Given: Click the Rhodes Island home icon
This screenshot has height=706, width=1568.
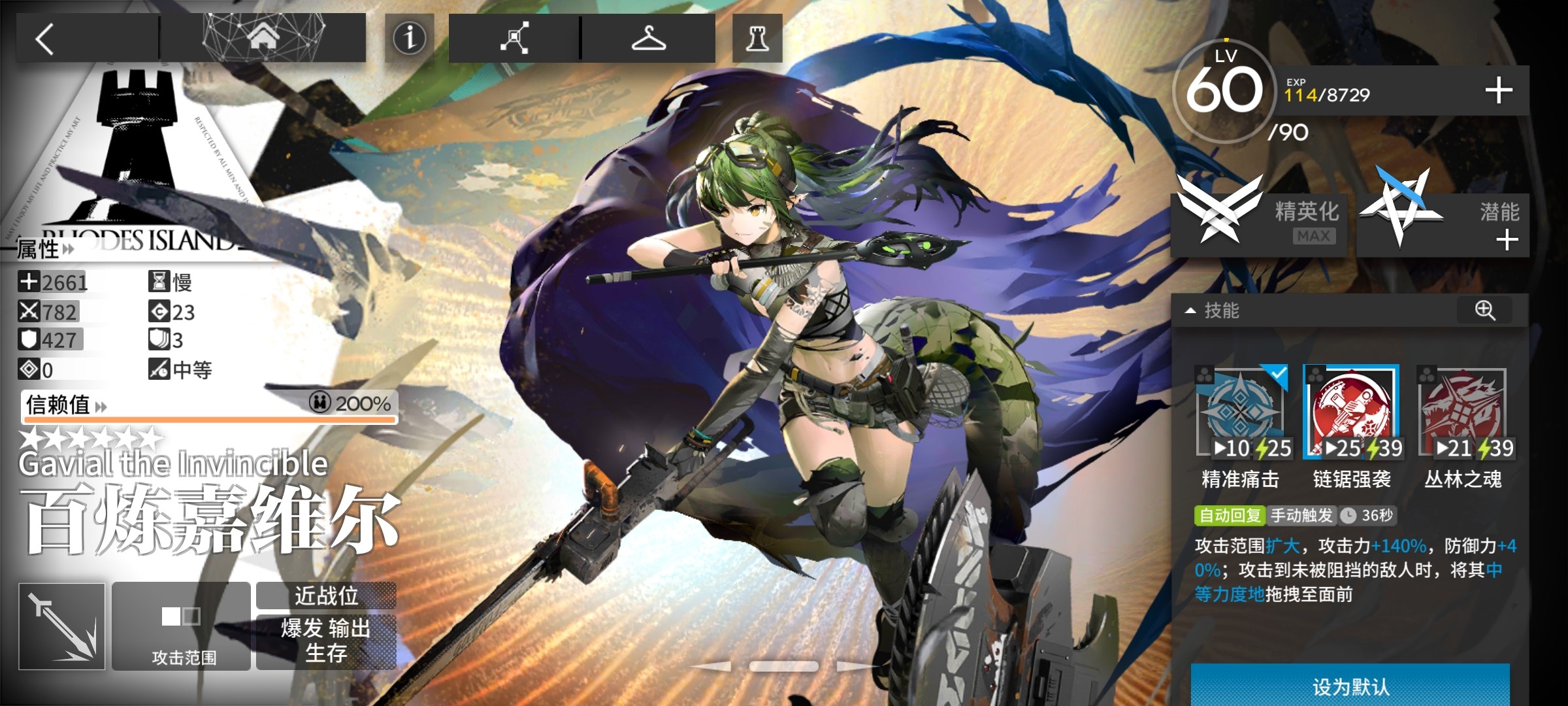Looking at the screenshot, I should tap(265, 37).
